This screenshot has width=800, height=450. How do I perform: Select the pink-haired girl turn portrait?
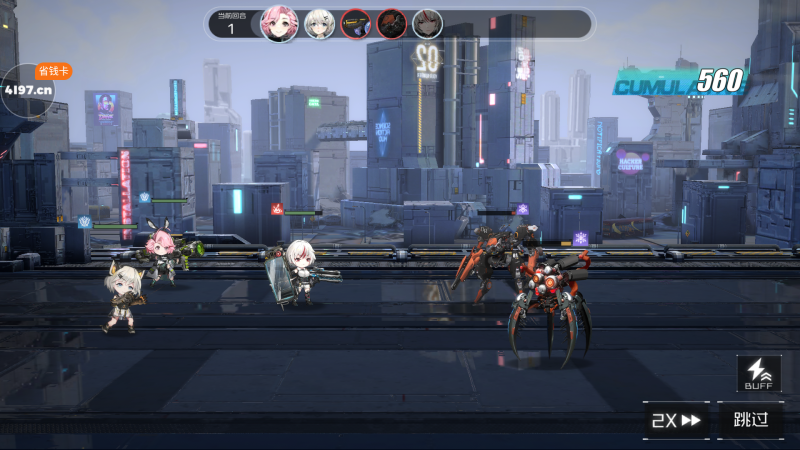(279, 23)
